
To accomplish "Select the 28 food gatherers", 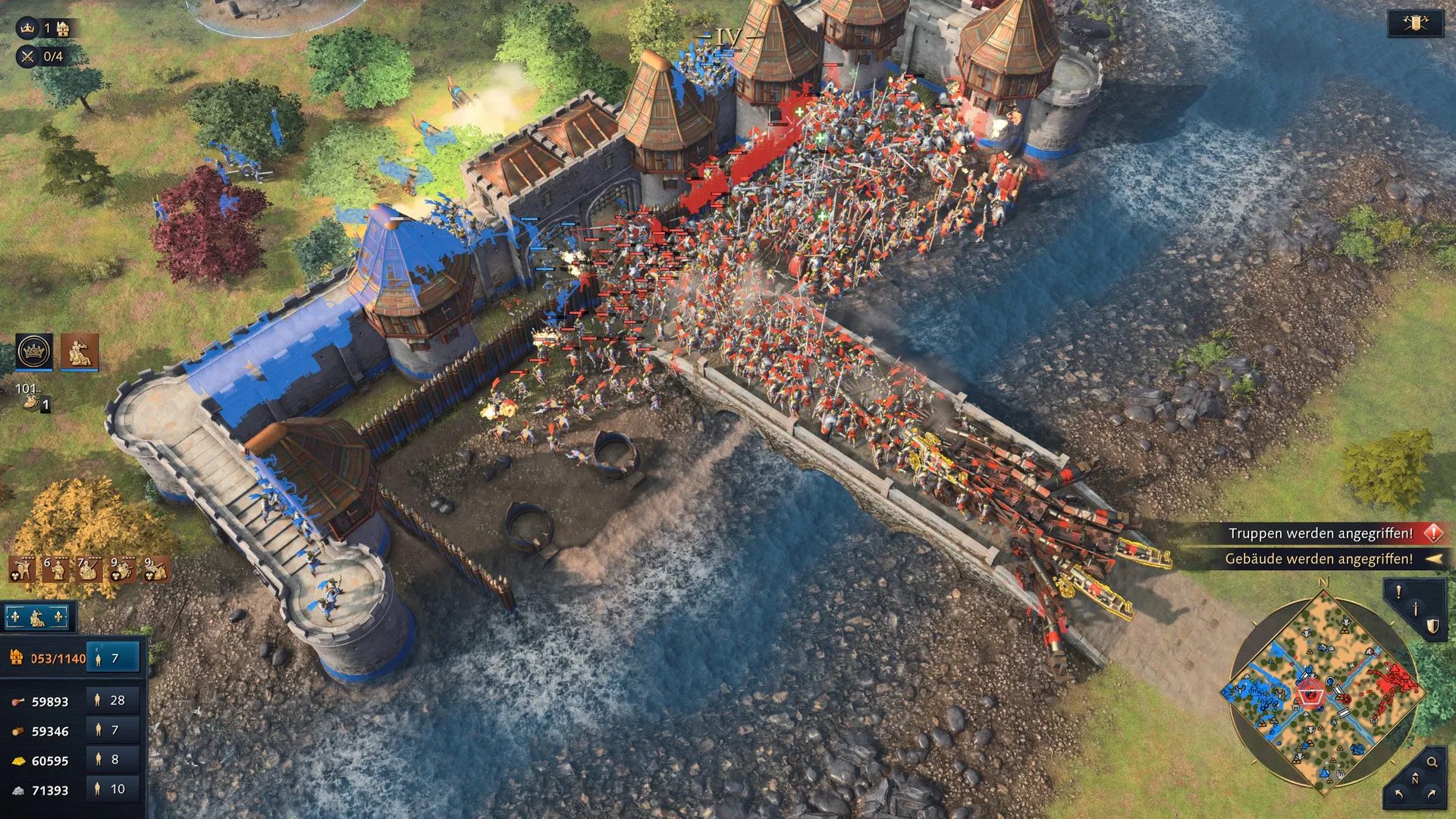I will coord(113,701).
